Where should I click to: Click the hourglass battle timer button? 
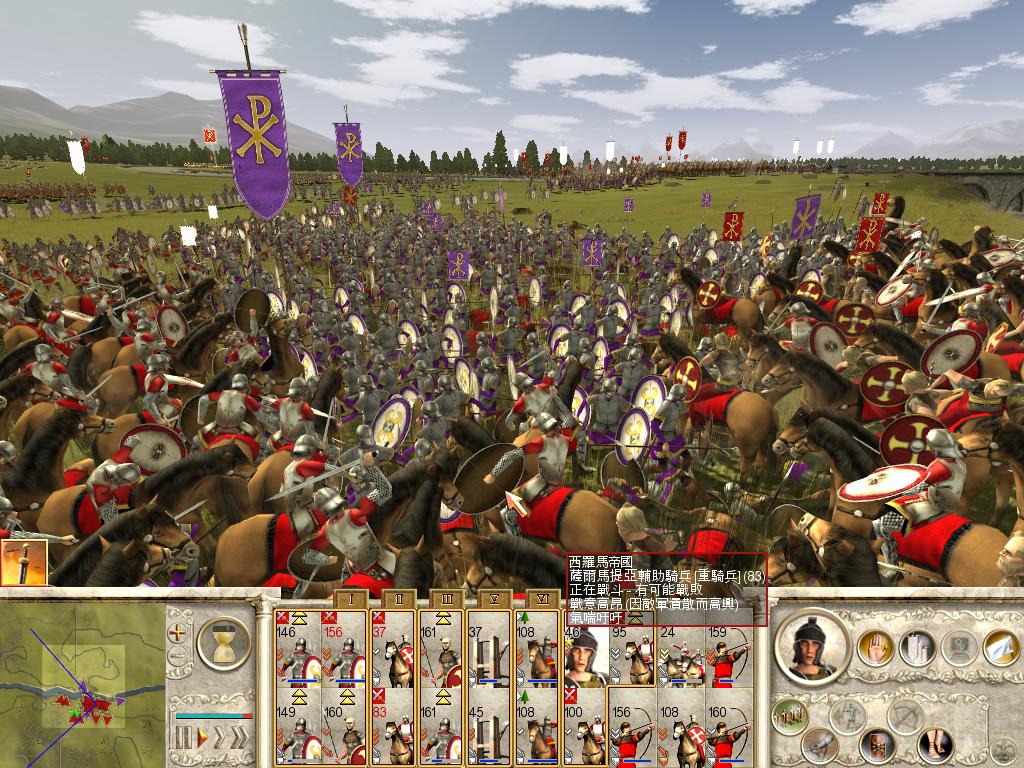click(223, 642)
